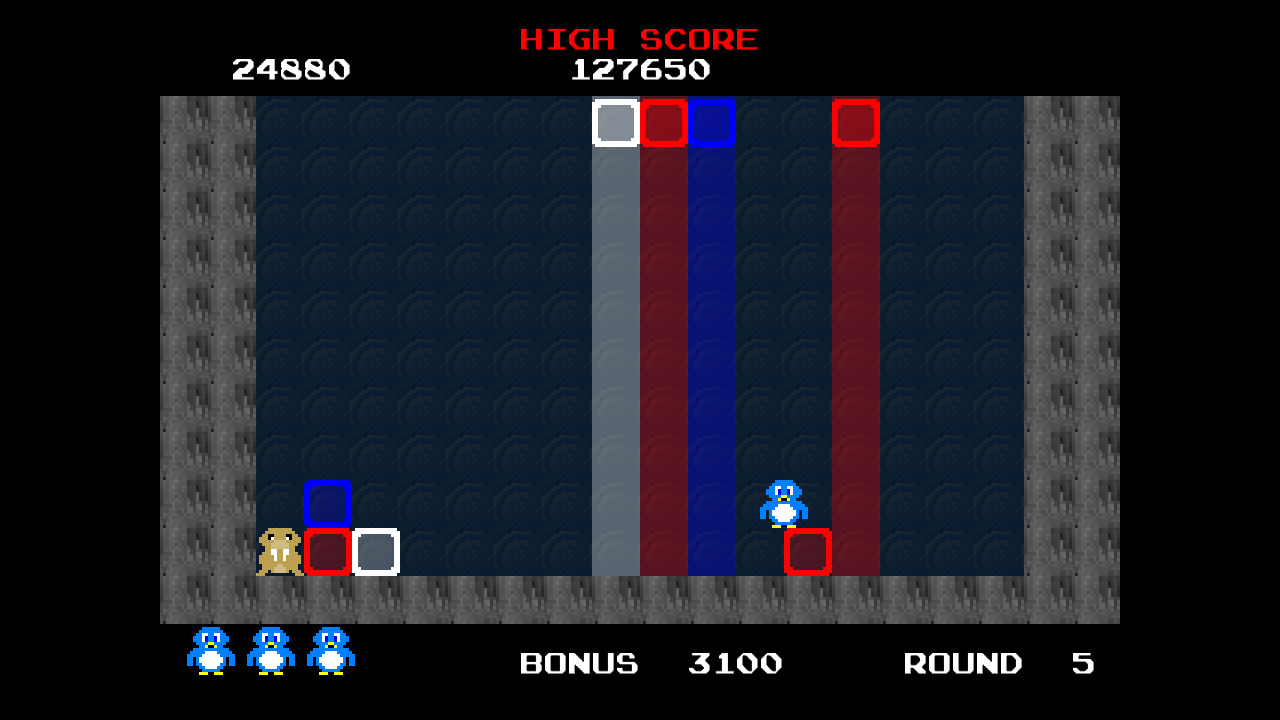Click the brown enemy creature on the left
The height and width of the screenshot is (720, 1280).
[x=277, y=550]
